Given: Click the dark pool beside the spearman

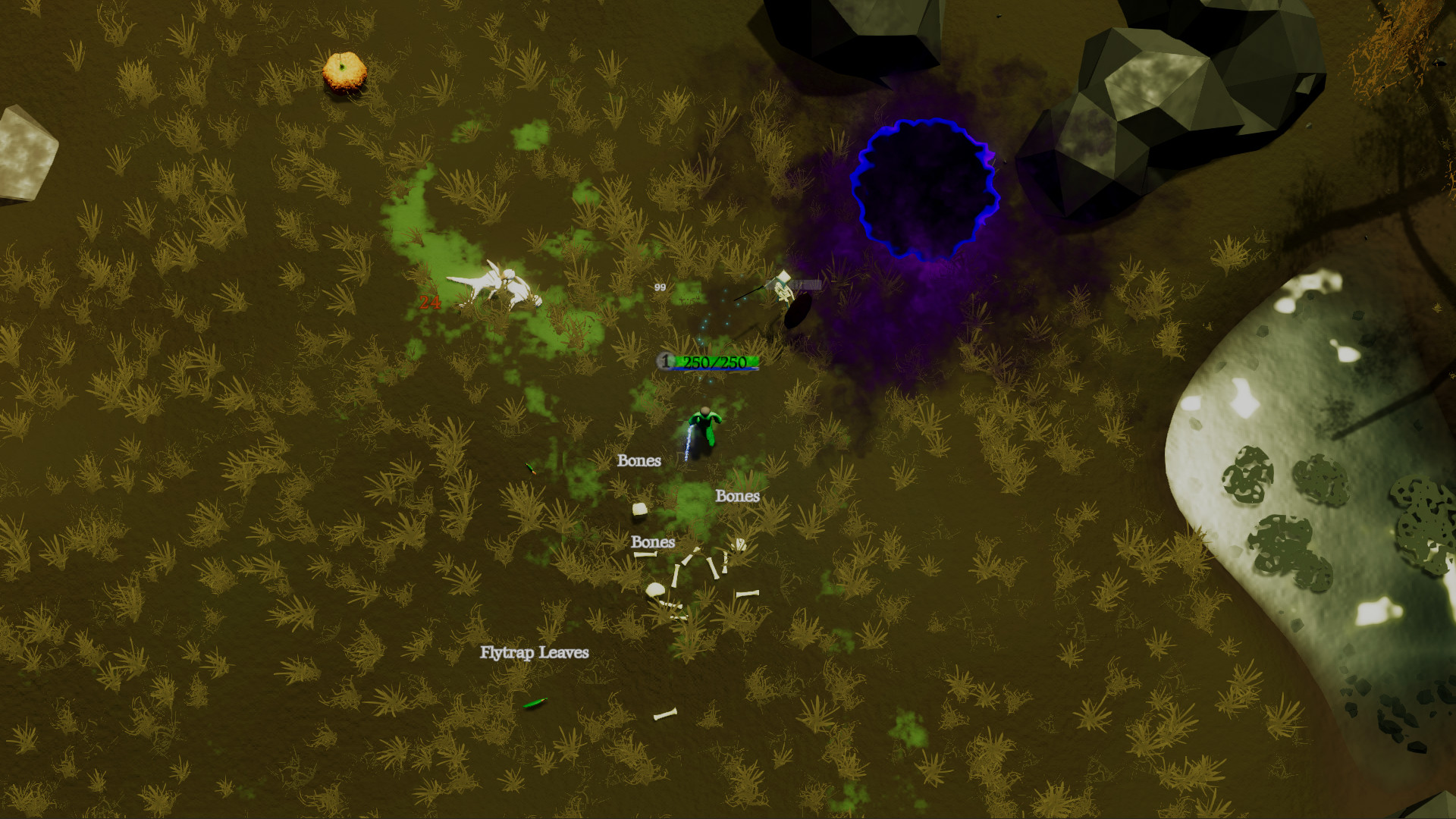Looking at the screenshot, I should click(x=795, y=312).
